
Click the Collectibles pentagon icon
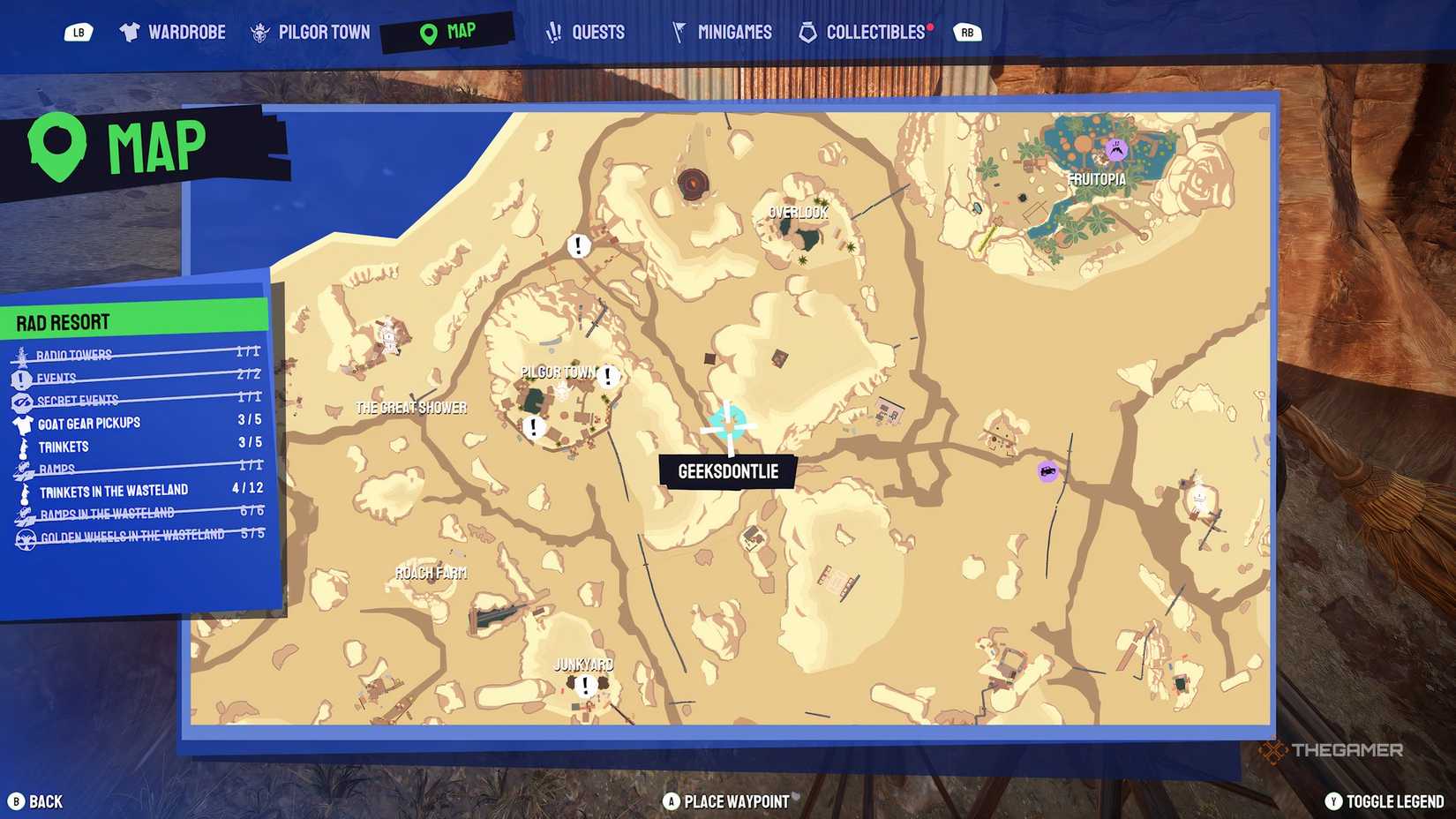pos(807,31)
